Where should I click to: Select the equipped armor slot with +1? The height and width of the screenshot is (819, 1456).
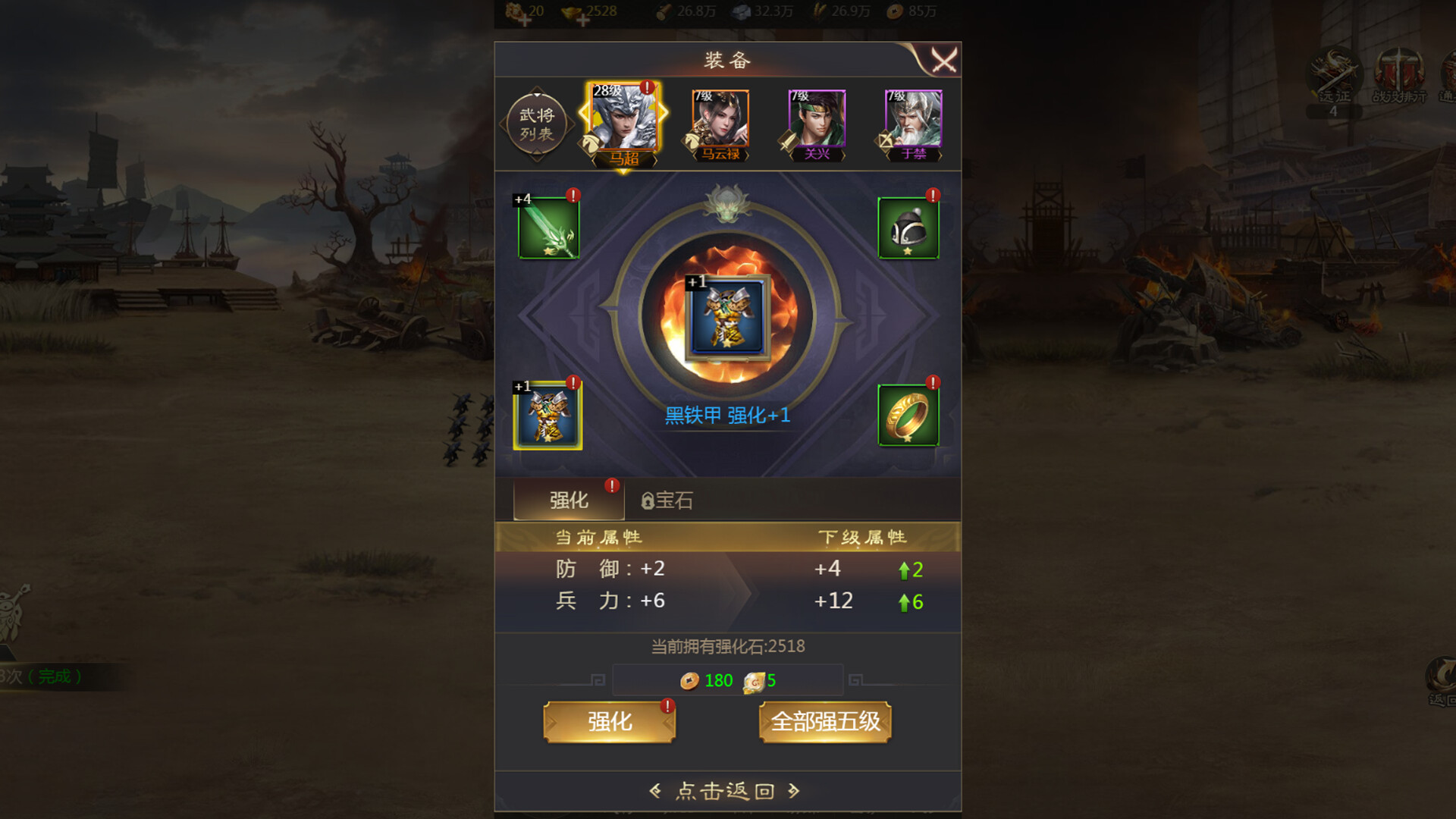[x=548, y=418]
